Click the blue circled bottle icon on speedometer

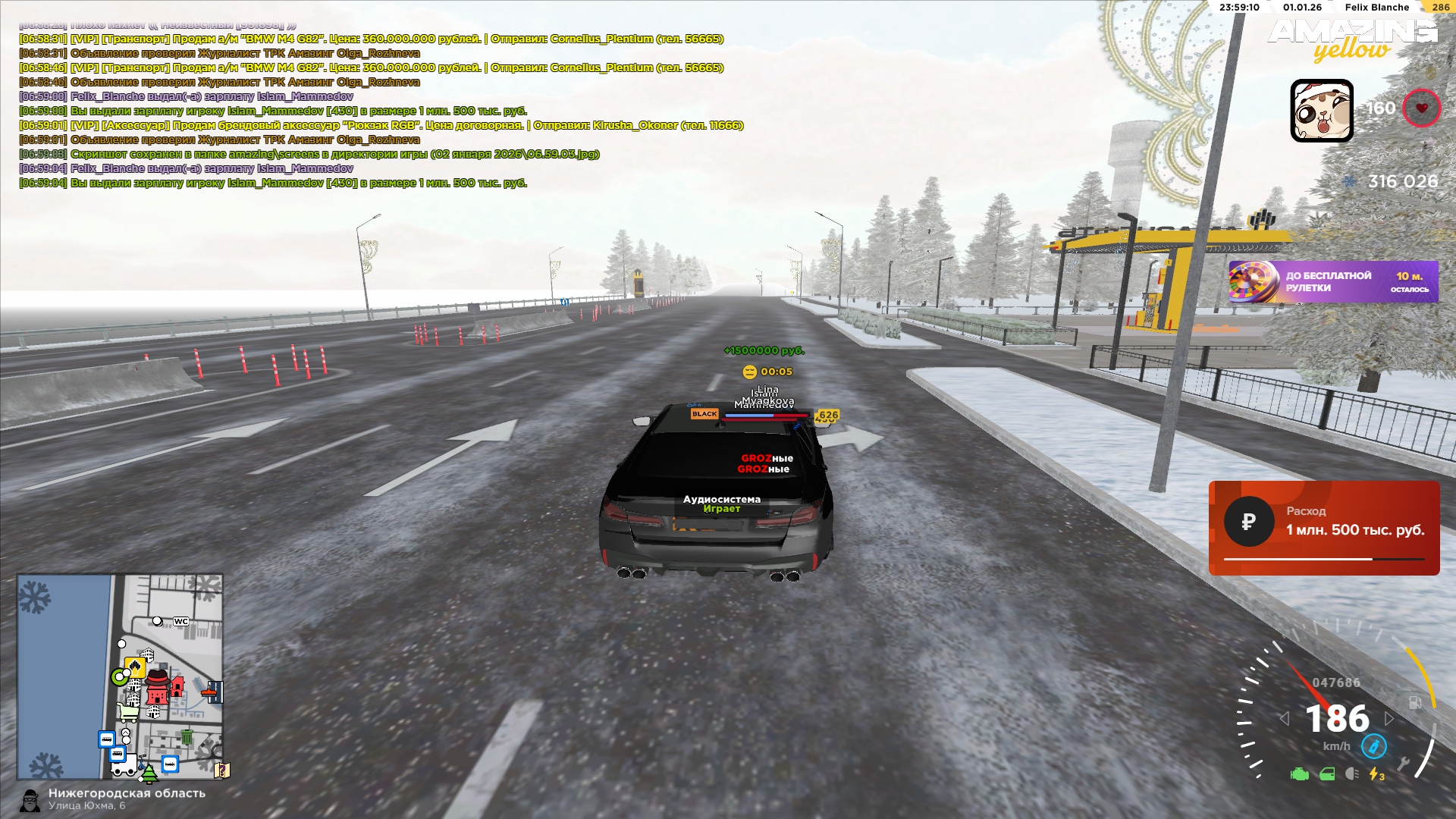(x=1373, y=747)
